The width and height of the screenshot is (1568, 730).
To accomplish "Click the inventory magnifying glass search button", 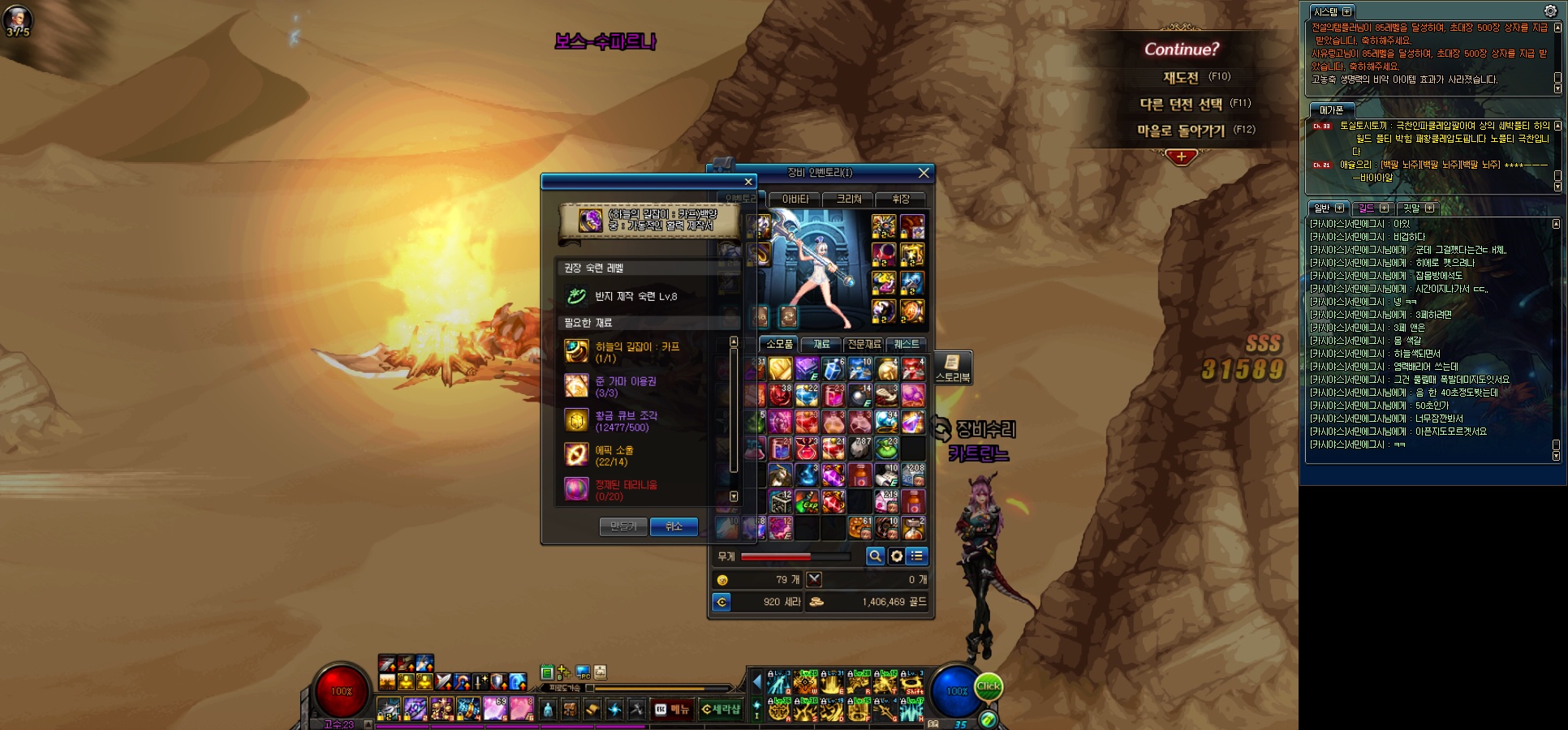I will pos(875,556).
